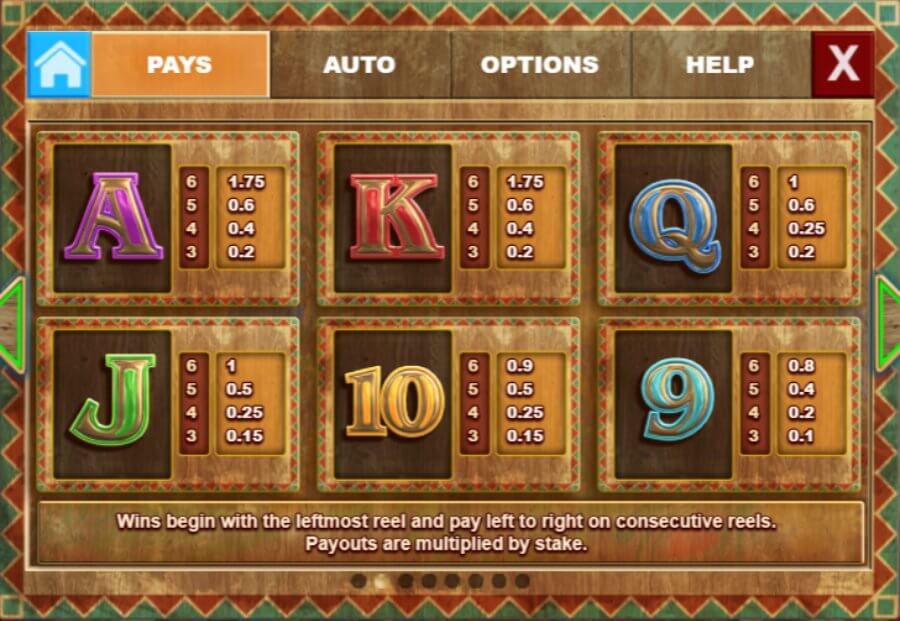Go to the home screen
900x621 pixels.
point(59,65)
